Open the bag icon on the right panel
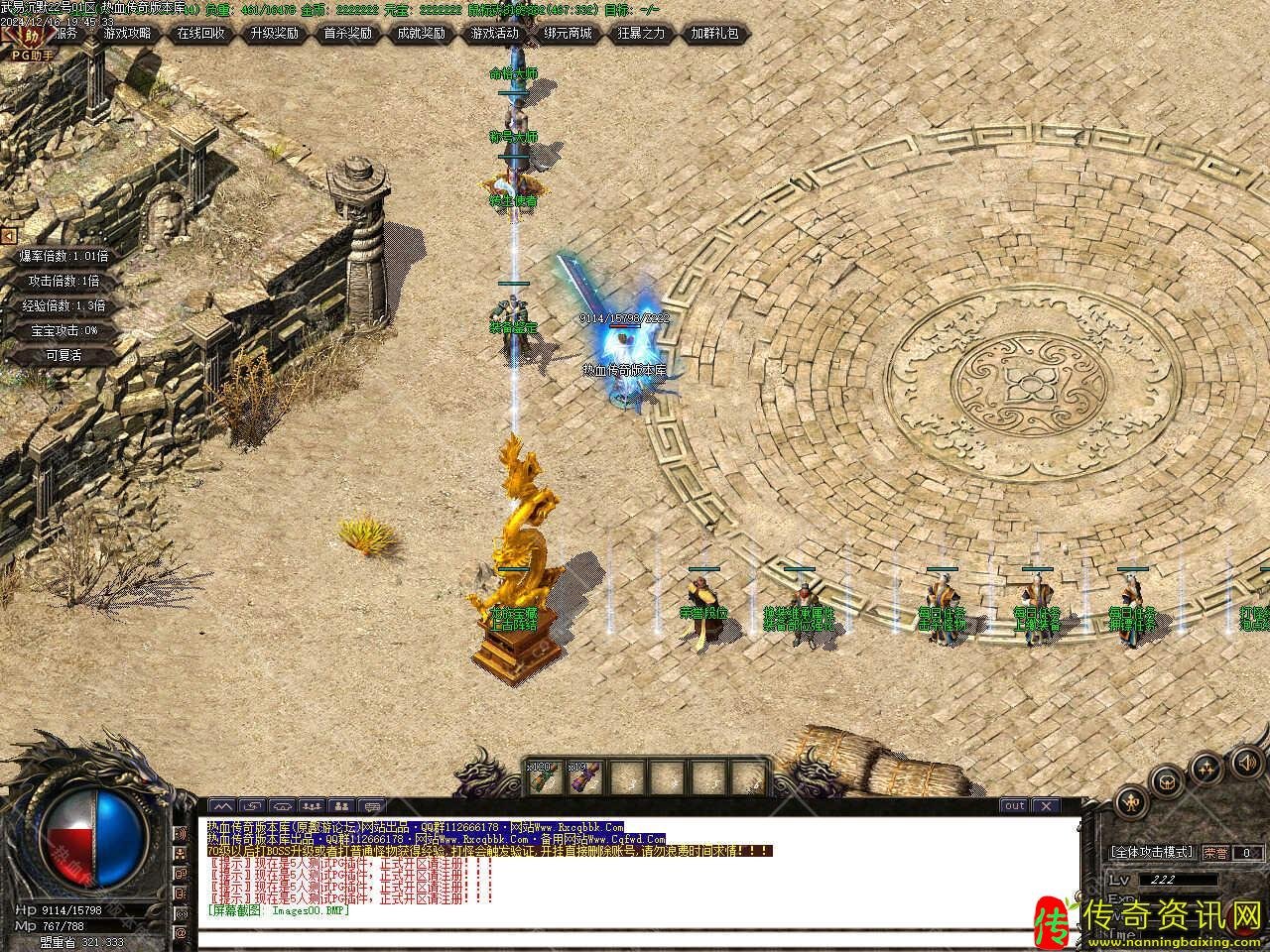The height and width of the screenshot is (952, 1270). [1166, 783]
